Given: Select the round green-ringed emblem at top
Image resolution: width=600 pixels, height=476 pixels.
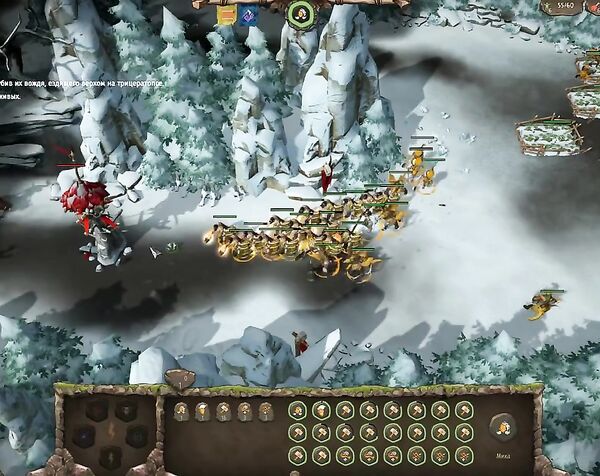Looking at the screenshot, I should pos(300,13).
